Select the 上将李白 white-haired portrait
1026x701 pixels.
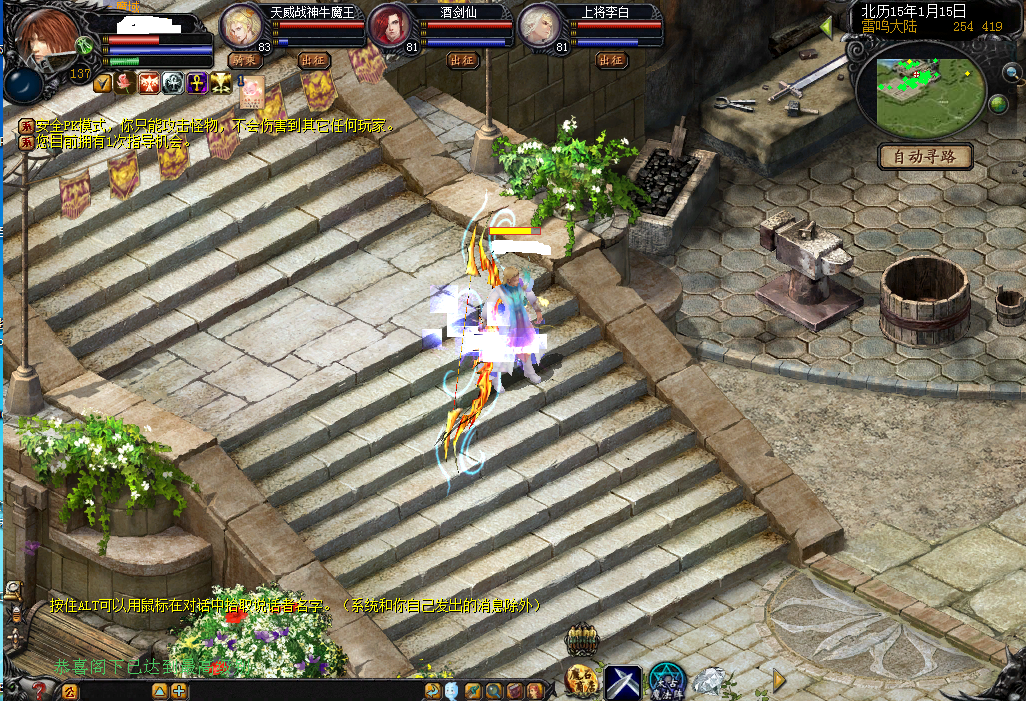pyautogui.click(x=538, y=25)
